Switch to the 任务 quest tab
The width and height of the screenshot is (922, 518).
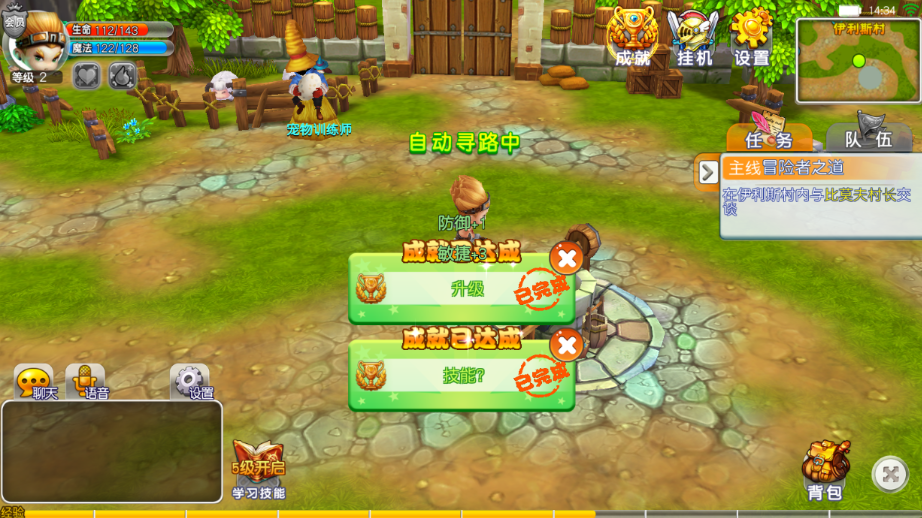768,139
